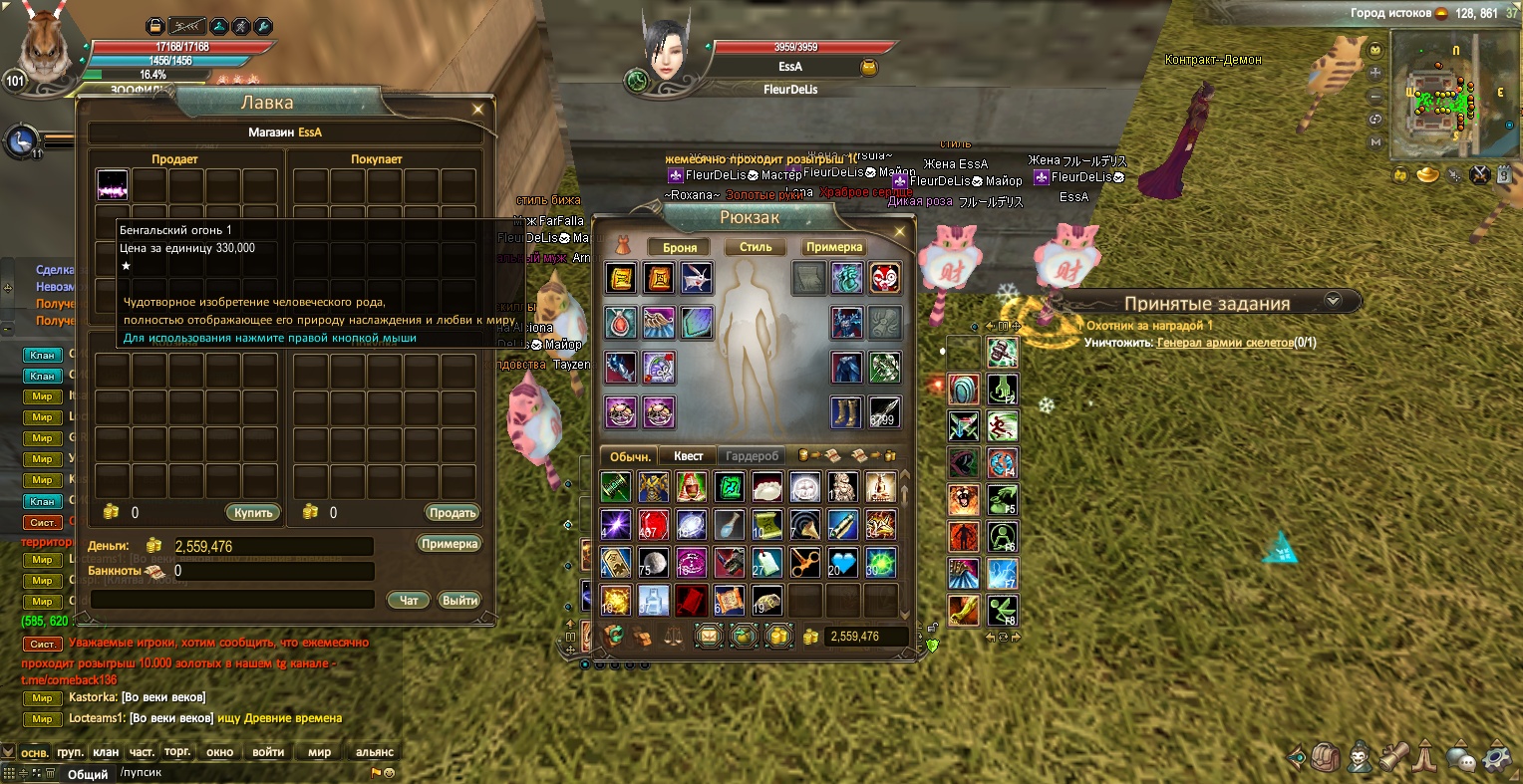
Task: Switch chat to the торг. tab
Action: 177,752
